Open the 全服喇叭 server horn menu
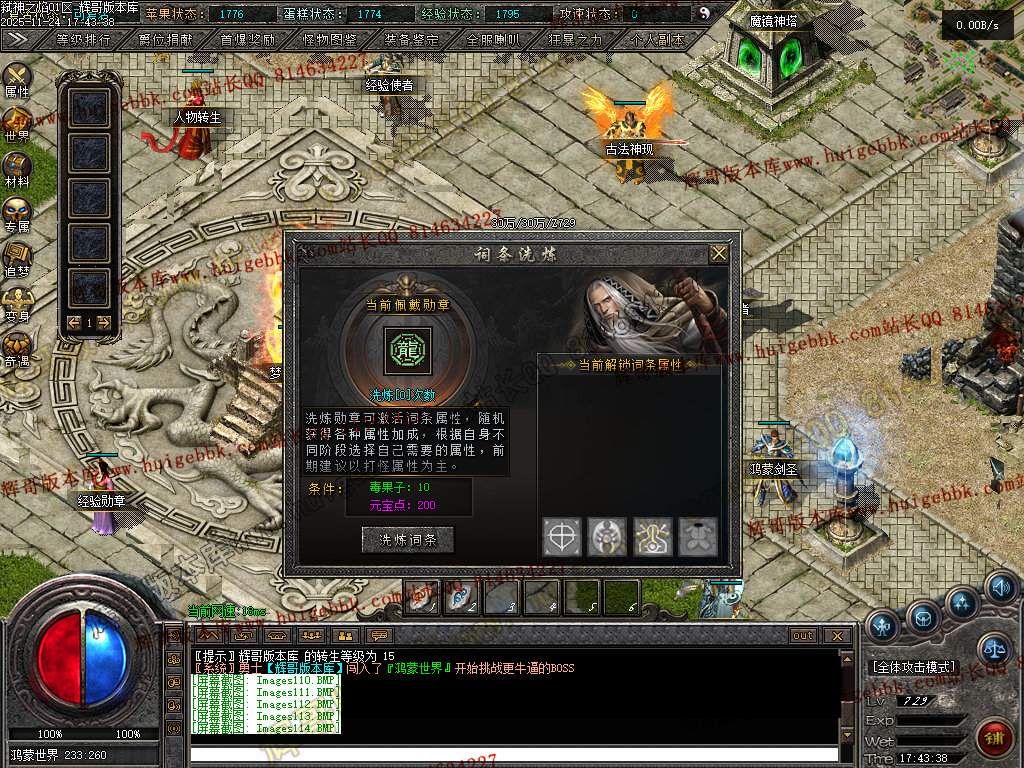This screenshot has height=768, width=1024. click(493, 40)
